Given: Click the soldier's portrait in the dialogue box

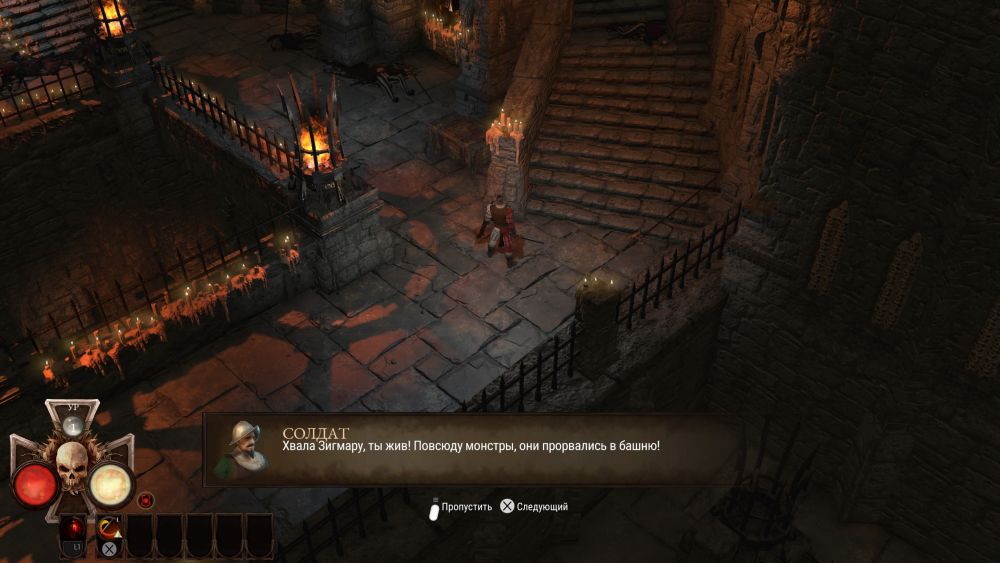Looking at the screenshot, I should [x=242, y=450].
